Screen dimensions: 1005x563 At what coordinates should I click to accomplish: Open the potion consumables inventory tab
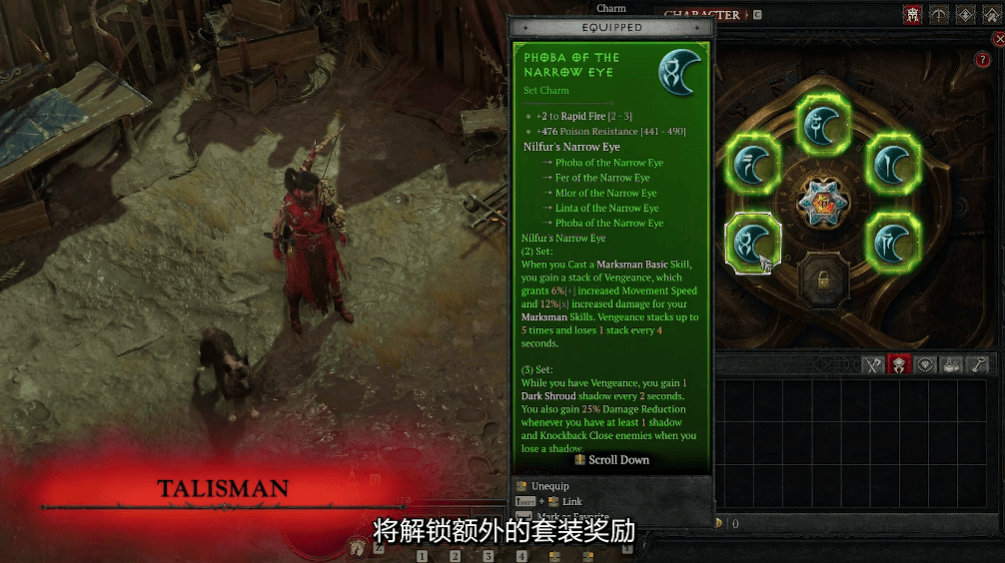[x=952, y=365]
